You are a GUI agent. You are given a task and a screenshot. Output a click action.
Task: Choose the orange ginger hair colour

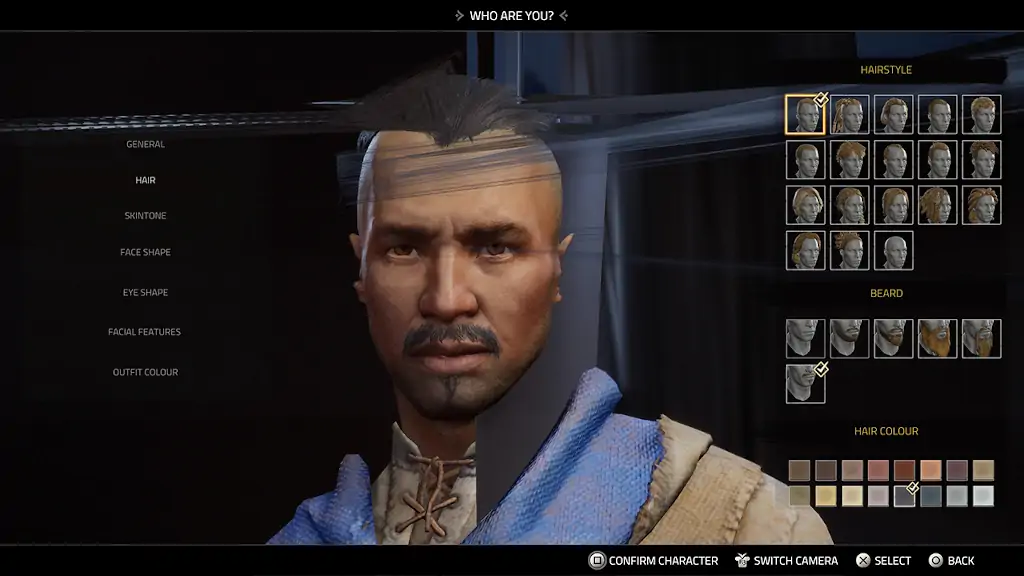coord(930,470)
